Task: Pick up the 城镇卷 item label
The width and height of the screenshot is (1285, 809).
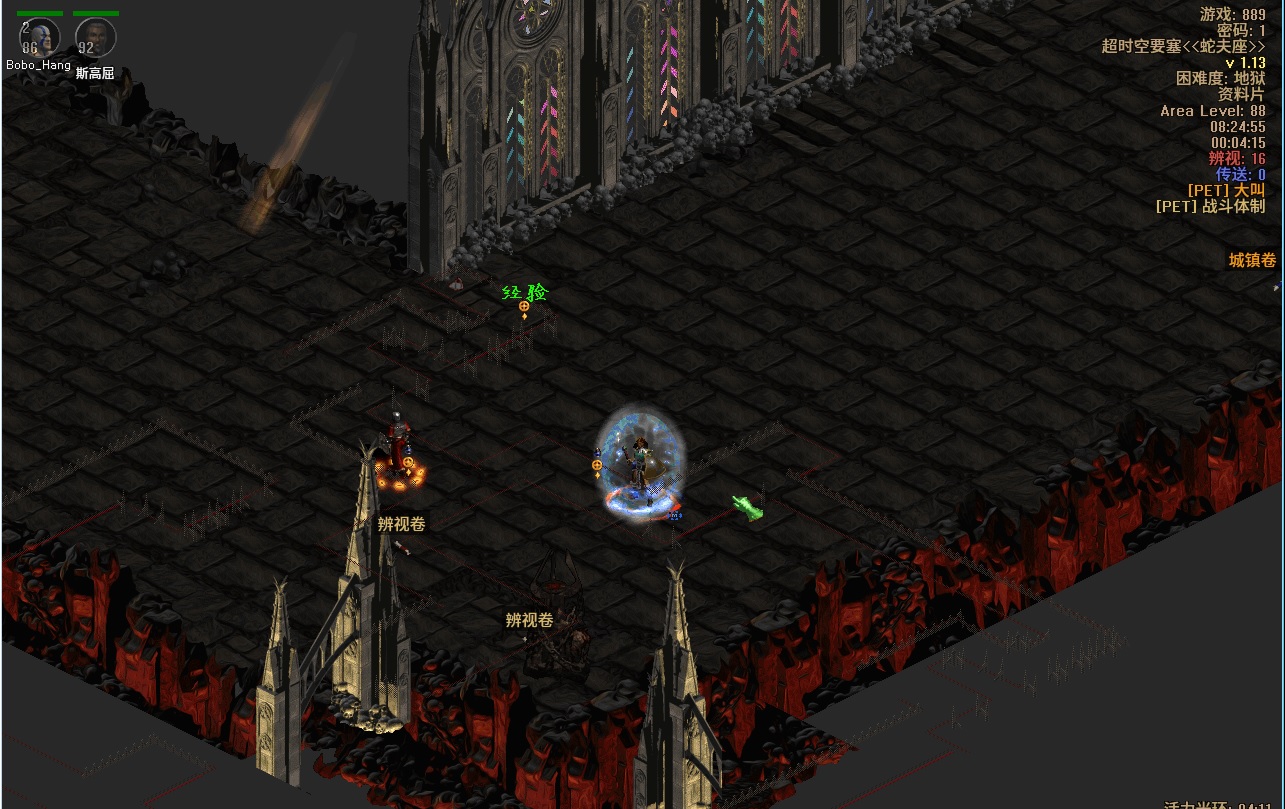Action: click(x=1252, y=260)
